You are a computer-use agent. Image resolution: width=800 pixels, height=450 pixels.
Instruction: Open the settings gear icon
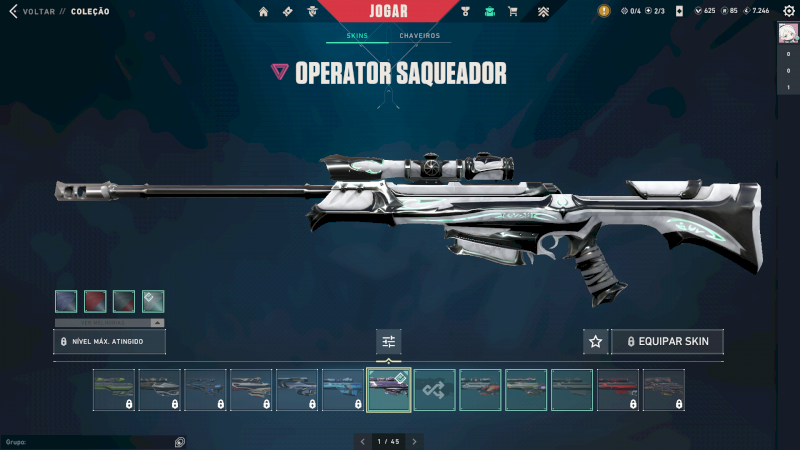[x=788, y=11]
